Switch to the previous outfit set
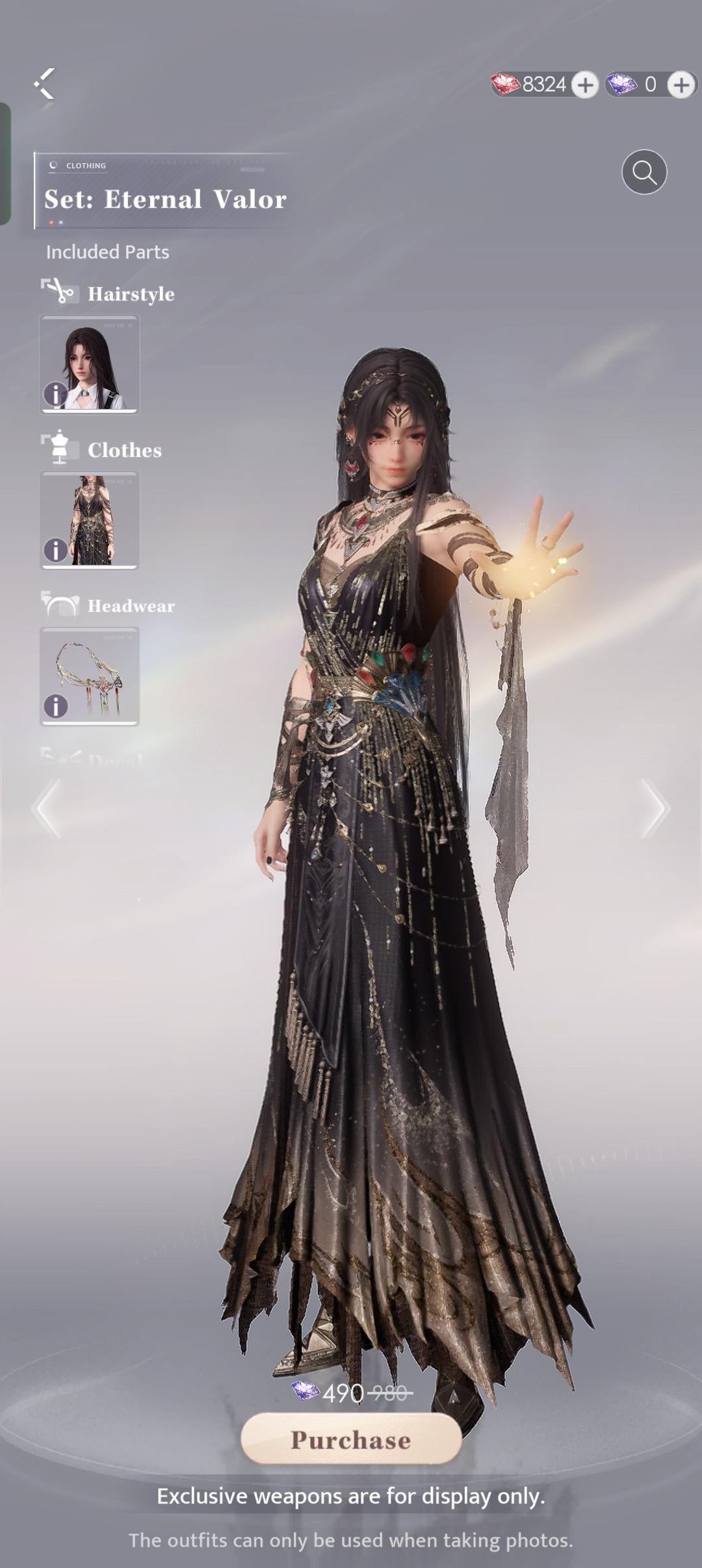The image size is (702, 1568). pos(47,808)
